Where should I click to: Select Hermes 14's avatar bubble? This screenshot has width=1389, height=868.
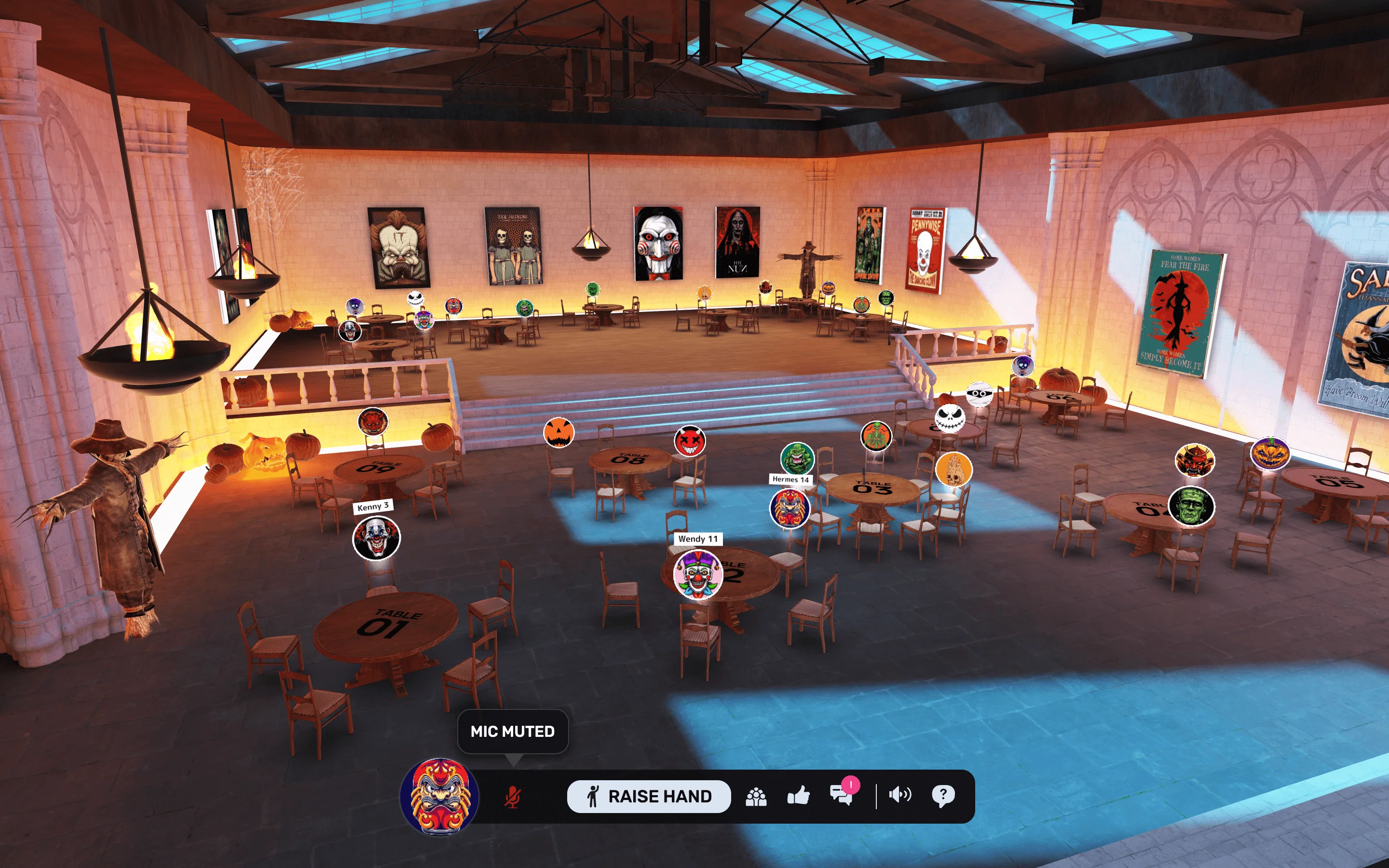point(790,508)
